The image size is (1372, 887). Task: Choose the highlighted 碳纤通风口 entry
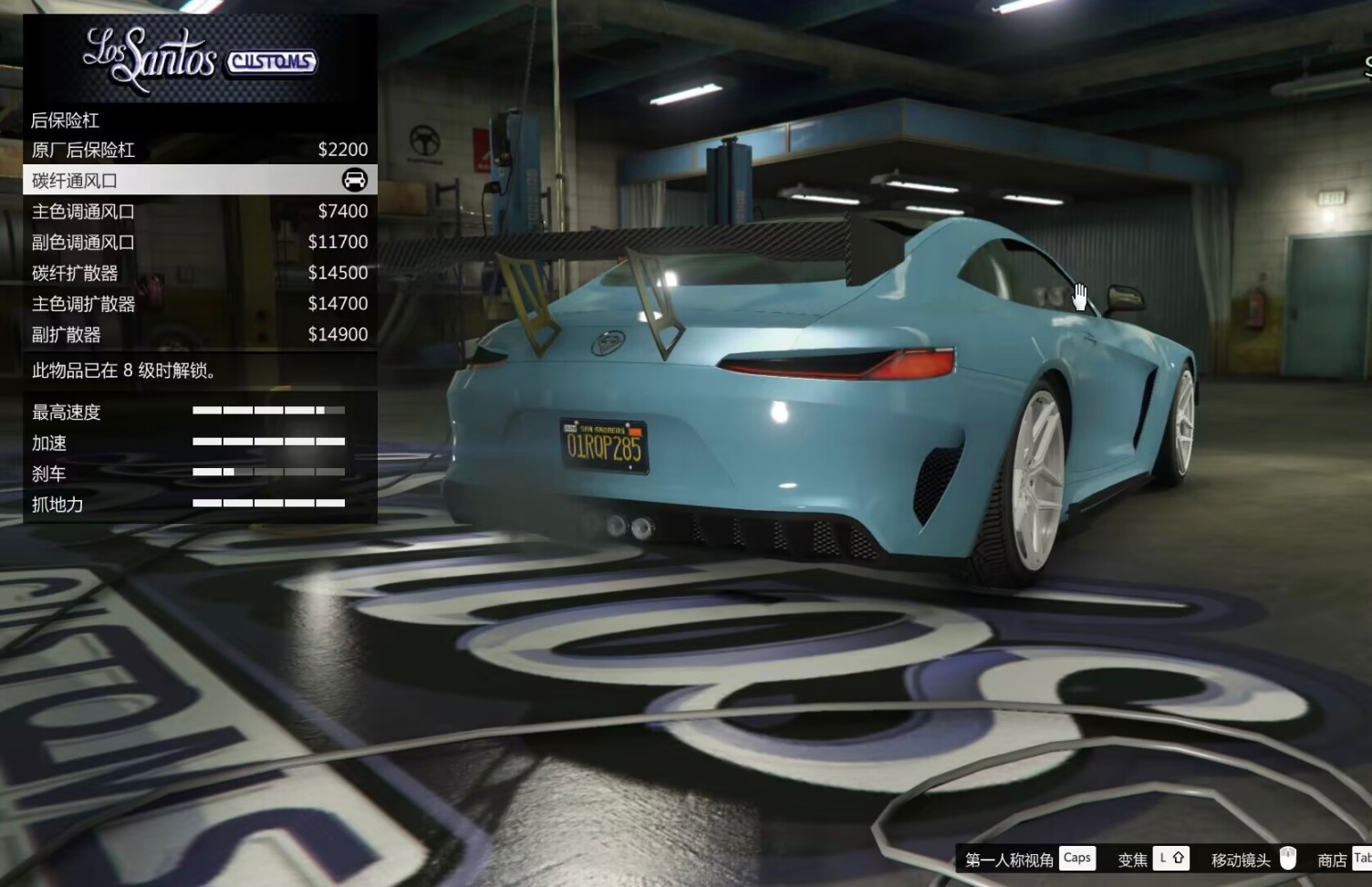(199, 180)
